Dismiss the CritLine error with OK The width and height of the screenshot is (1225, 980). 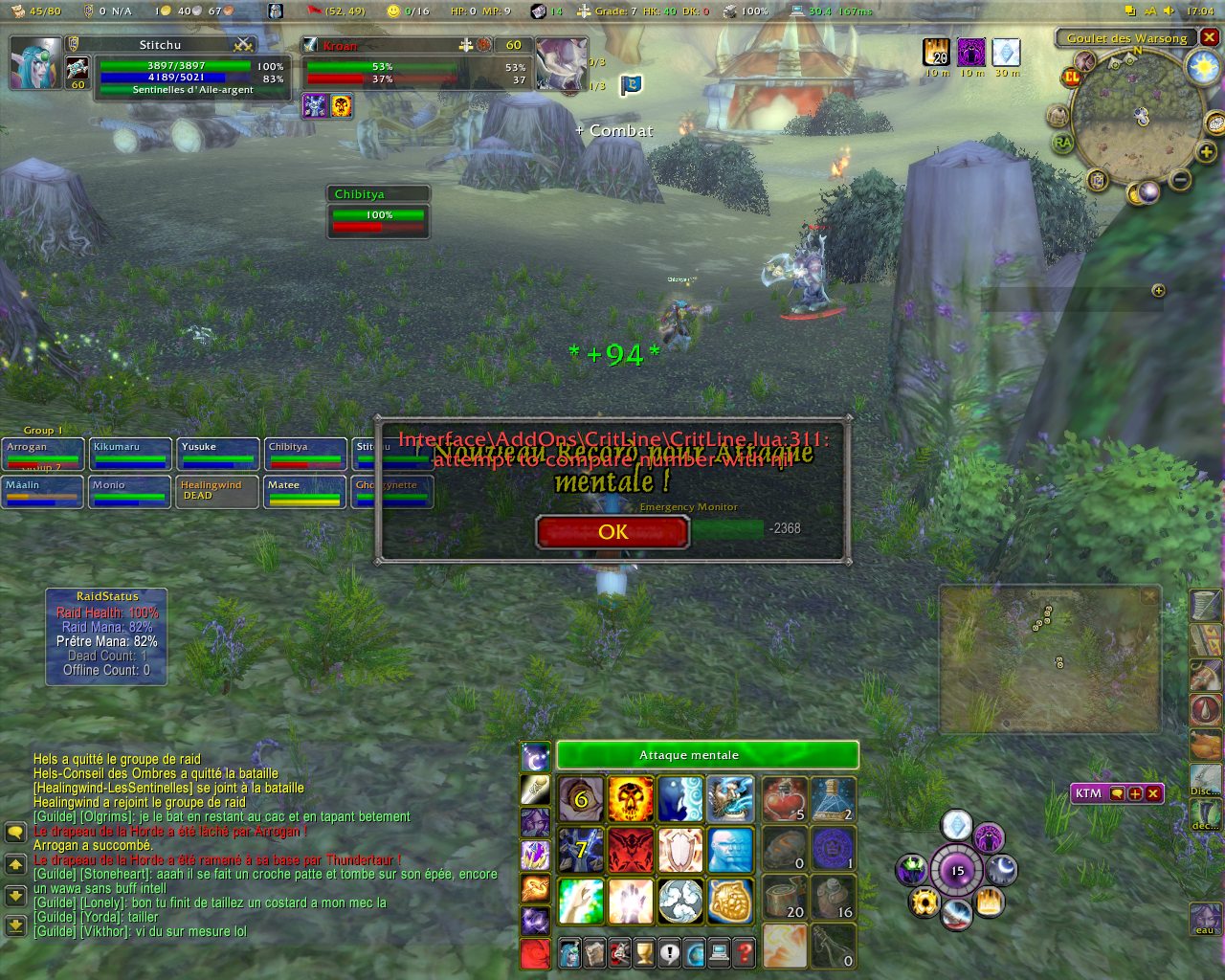coord(612,532)
